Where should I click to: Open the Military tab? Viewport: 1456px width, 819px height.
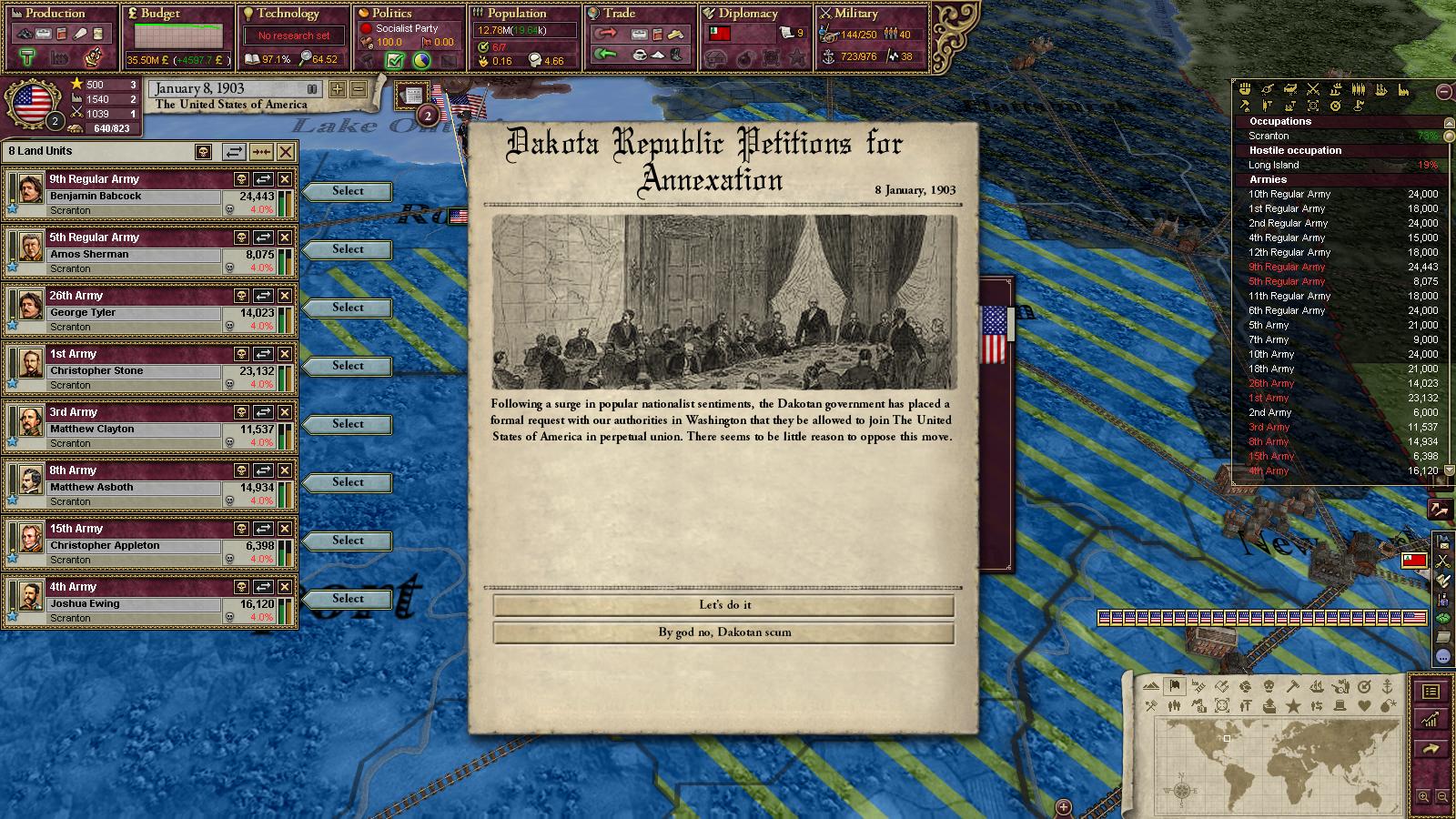(855, 14)
